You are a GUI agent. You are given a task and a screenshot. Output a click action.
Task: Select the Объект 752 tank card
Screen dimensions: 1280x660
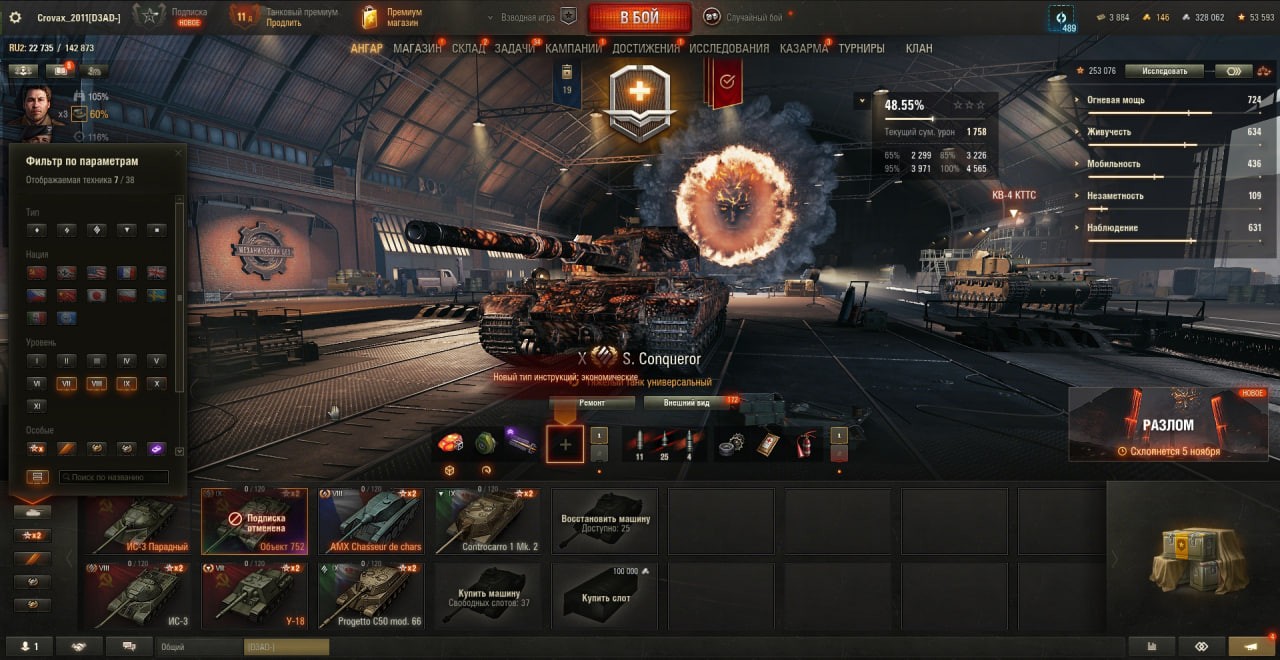255,521
